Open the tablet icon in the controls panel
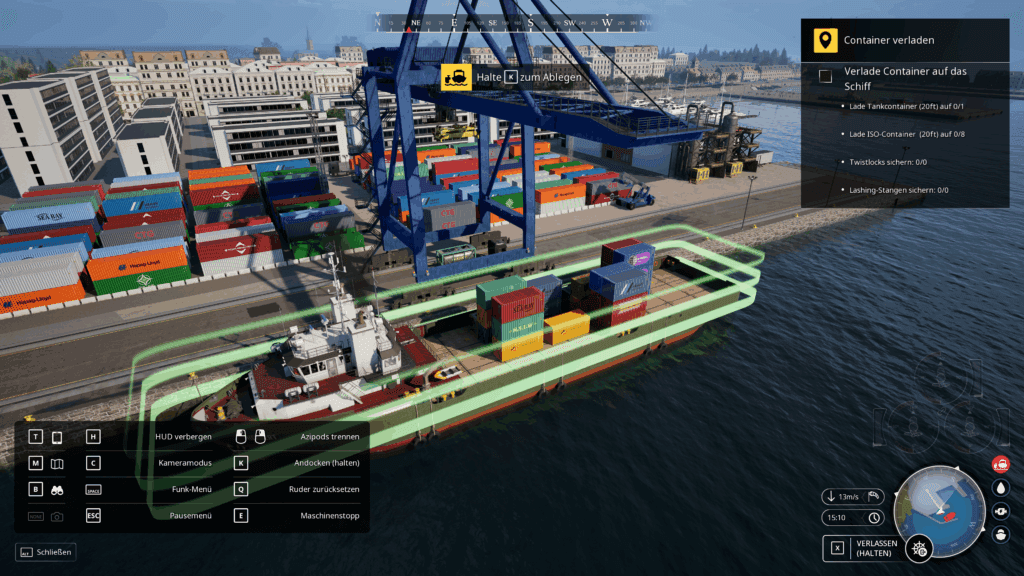The height and width of the screenshot is (576, 1024). 57,437
